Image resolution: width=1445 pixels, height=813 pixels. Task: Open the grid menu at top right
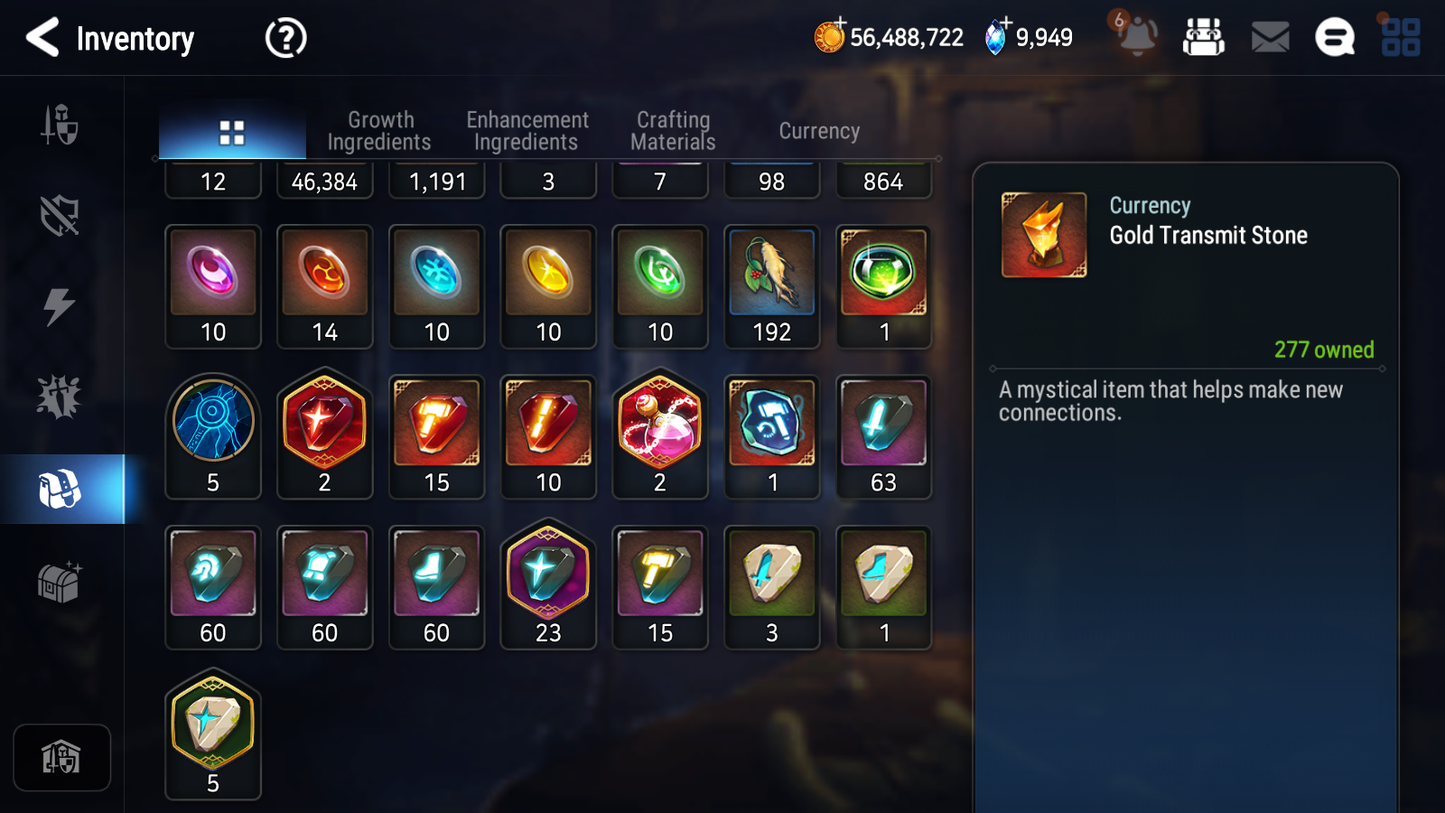click(x=1400, y=36)
